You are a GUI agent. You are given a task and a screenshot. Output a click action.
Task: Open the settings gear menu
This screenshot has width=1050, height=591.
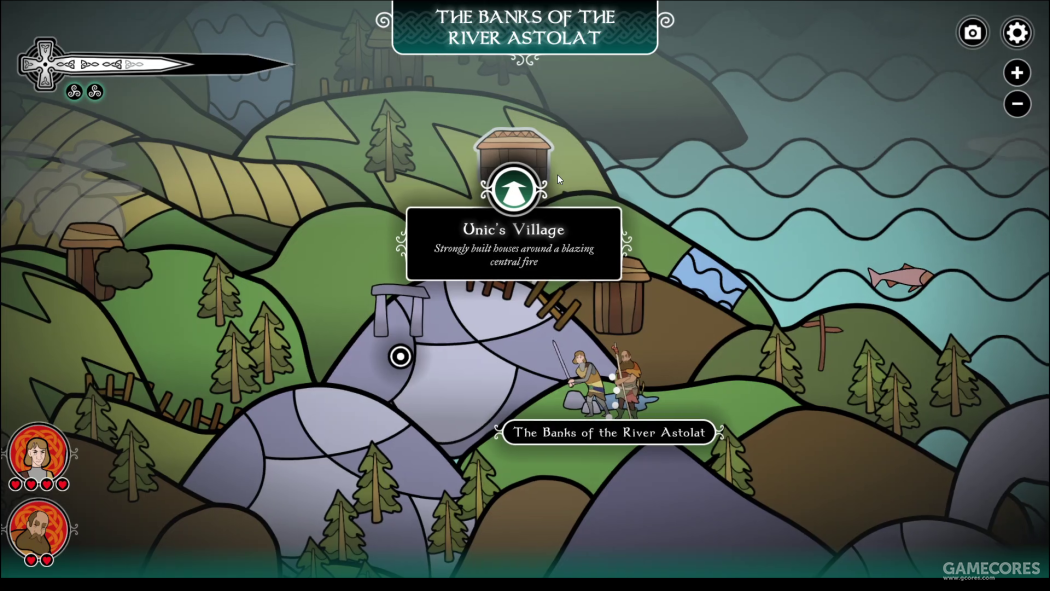[1017, 33]
